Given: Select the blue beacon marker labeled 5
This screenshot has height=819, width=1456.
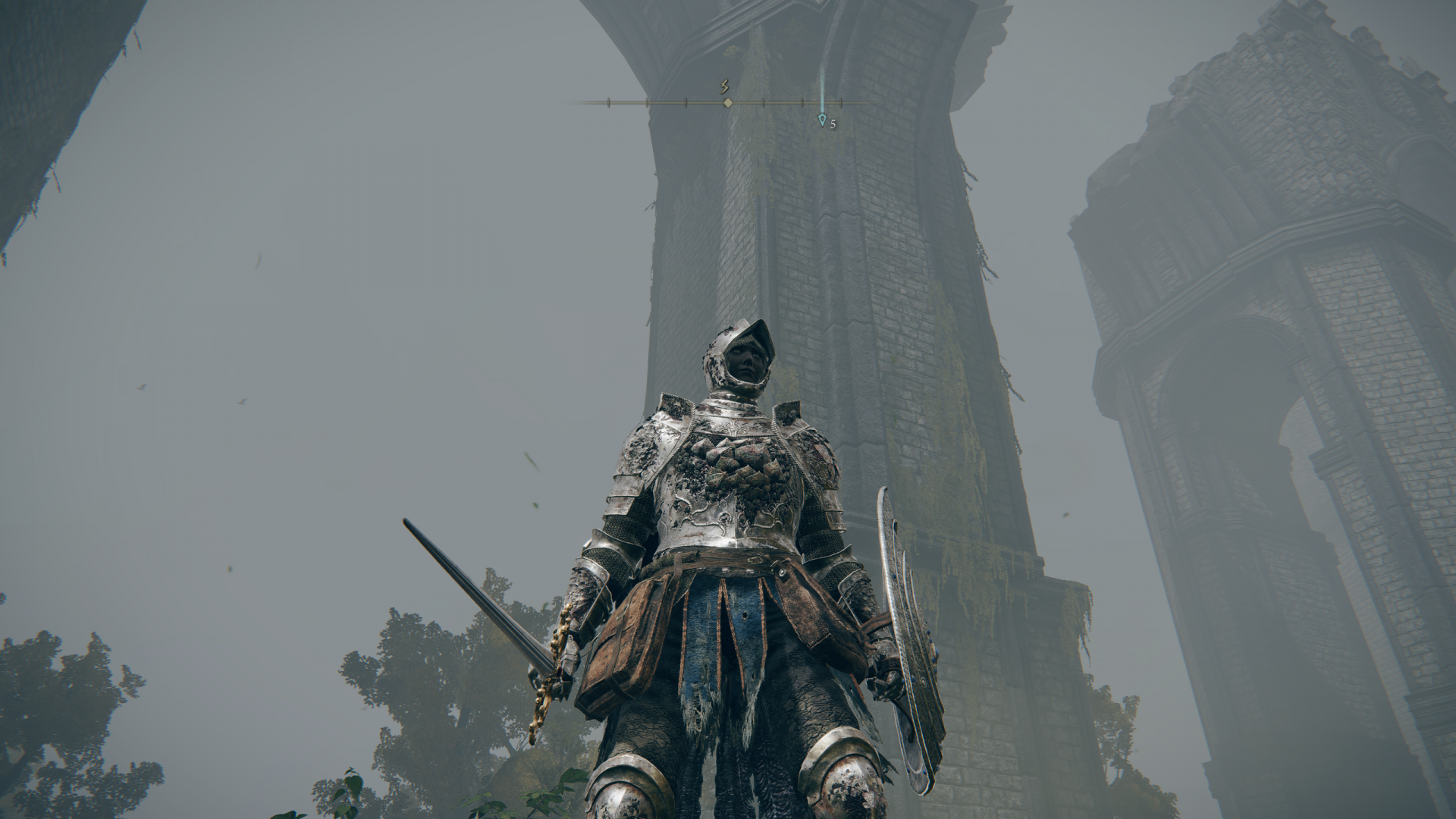Looking at the screenshot, I should (822, 121).
